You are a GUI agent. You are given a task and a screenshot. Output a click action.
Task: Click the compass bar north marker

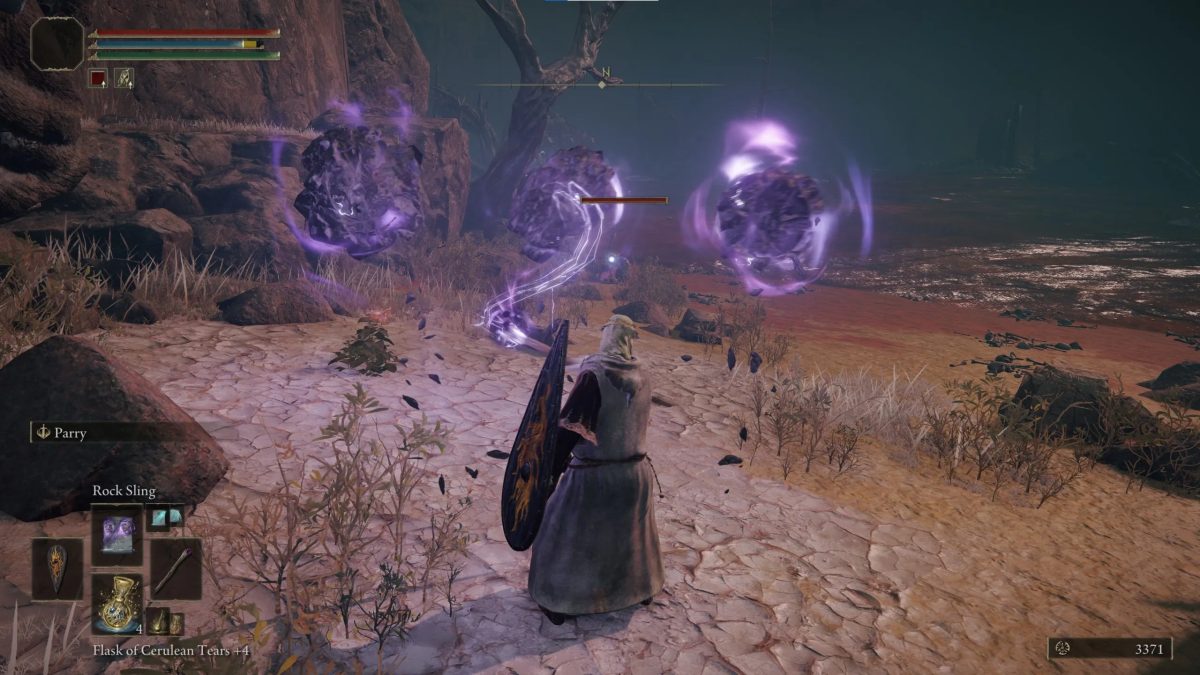604,72
